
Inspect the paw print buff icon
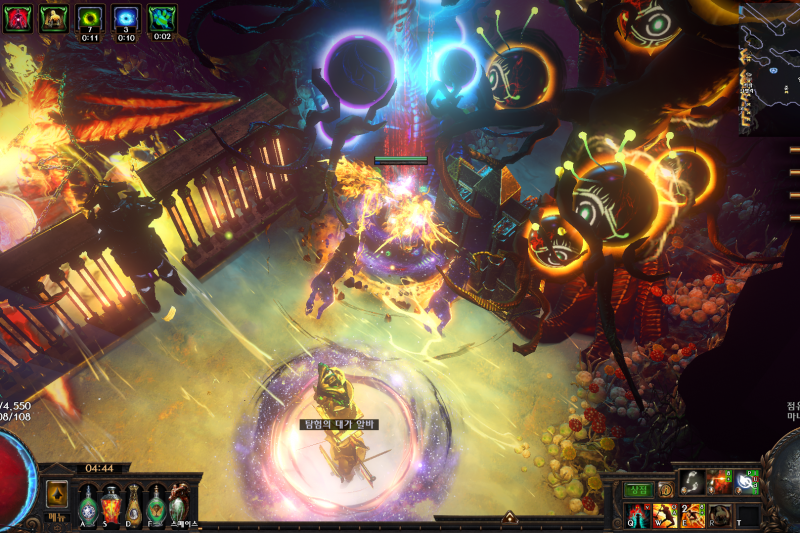162,17
